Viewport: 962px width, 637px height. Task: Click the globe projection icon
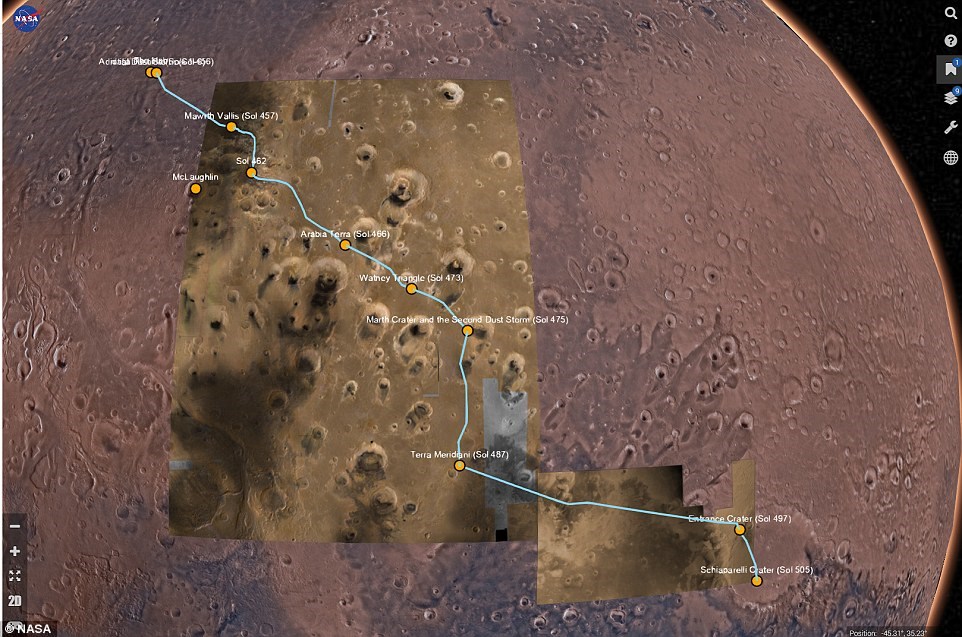pyautogui.click(x=950, y=157)
